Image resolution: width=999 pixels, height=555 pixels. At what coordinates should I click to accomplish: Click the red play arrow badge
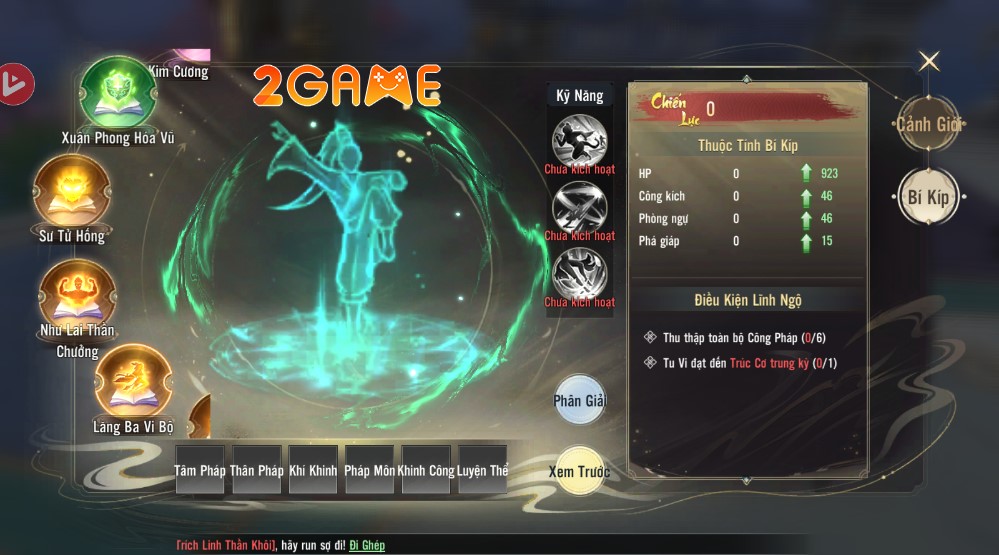(x=16, y=83)
